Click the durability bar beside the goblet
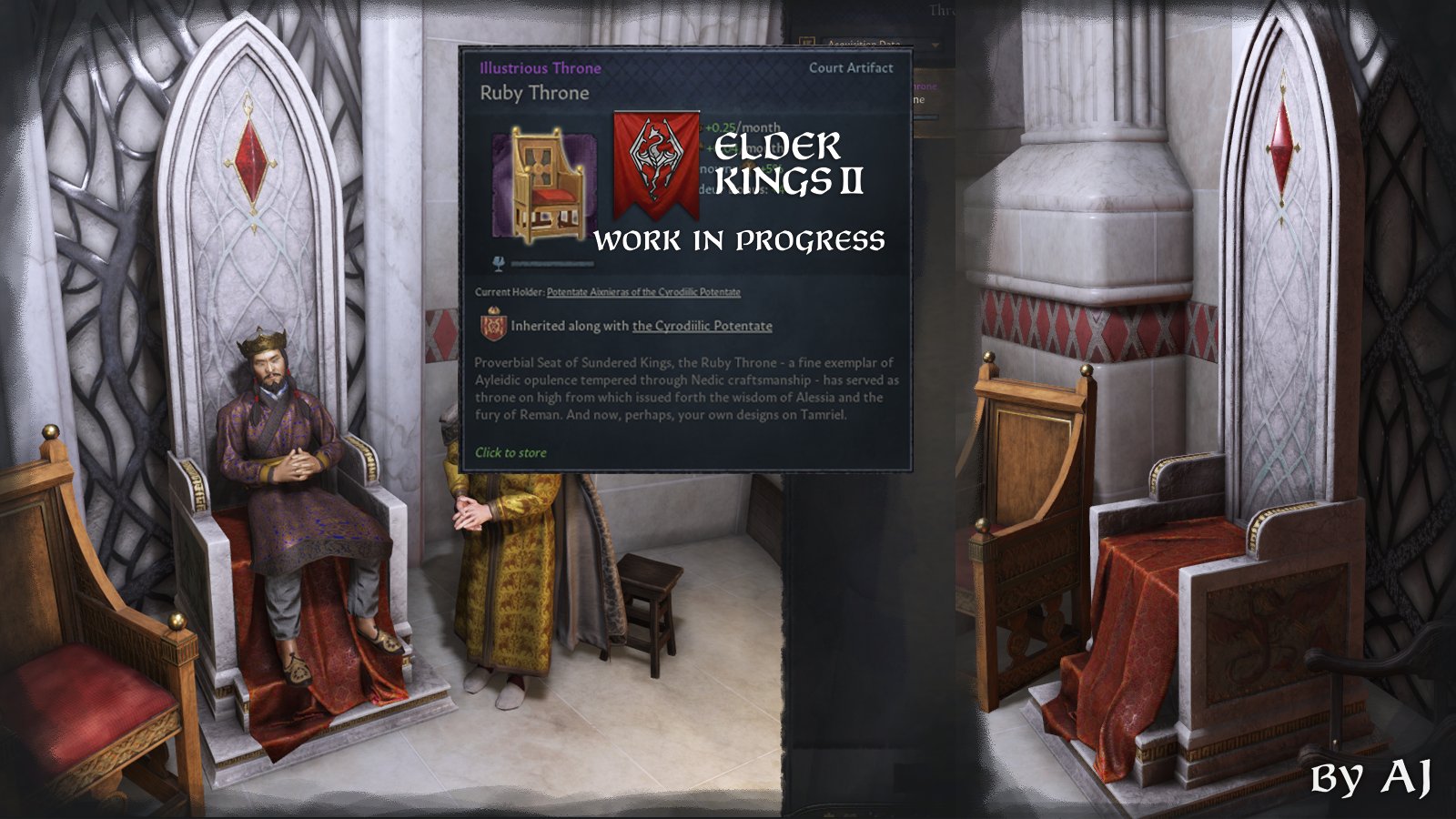Viewport: 1456px width, 819px height. coord(555,261)
